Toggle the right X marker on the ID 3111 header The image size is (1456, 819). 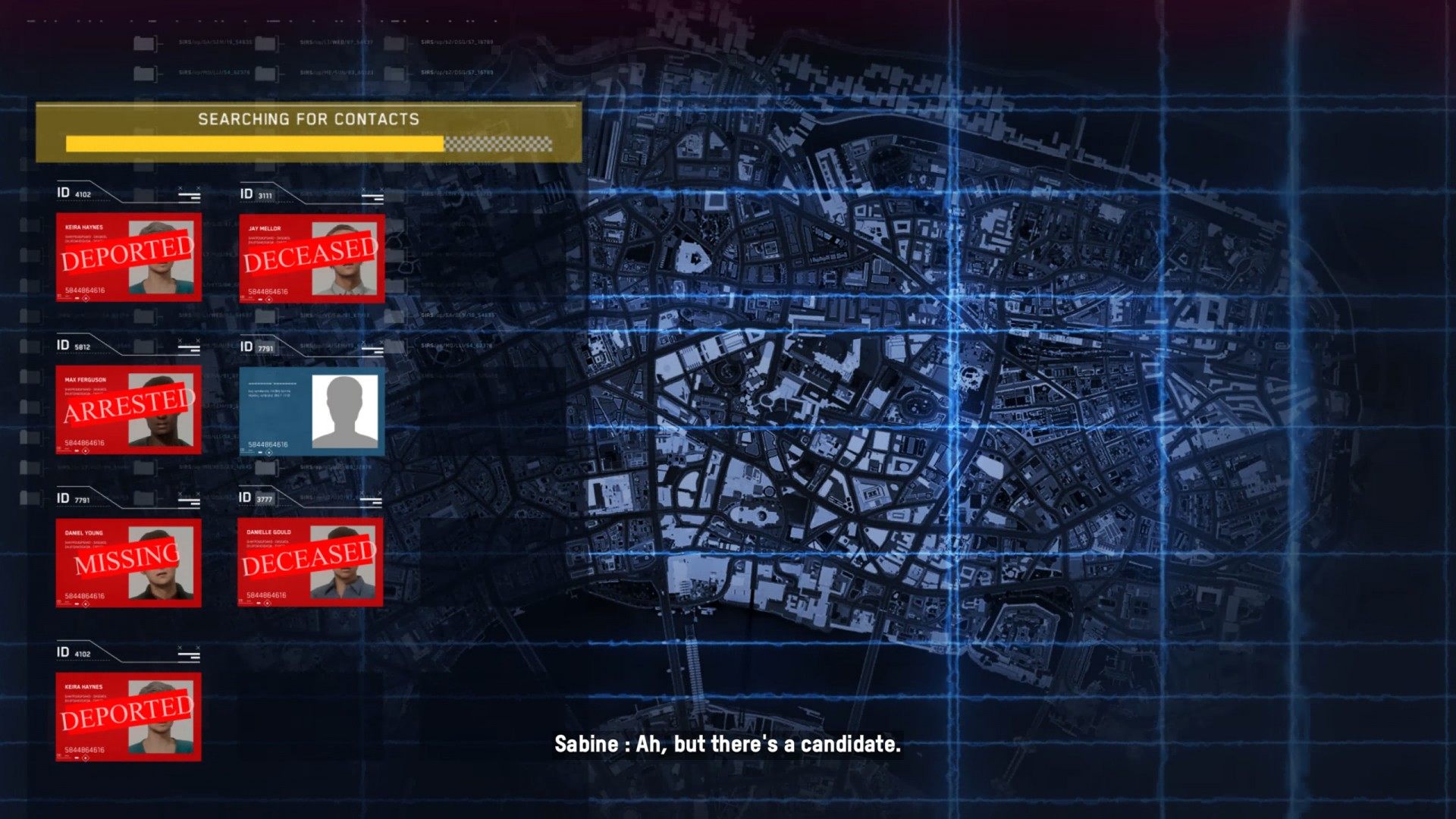pyautogui.click(x=381, y=190)
